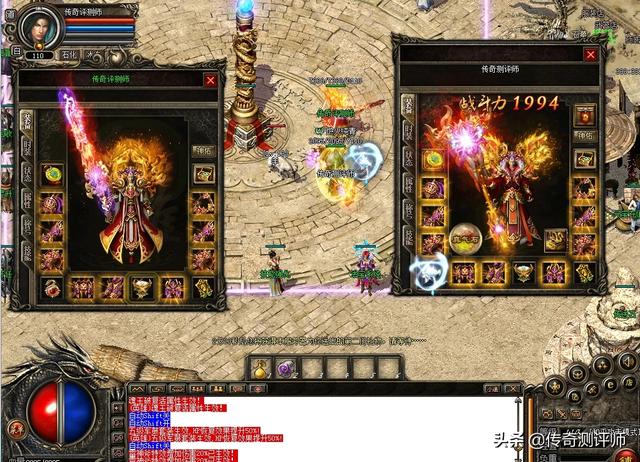Select the green medal slot in right panel
The width and height of the screenshot is (640, 462).
point(433,160)
